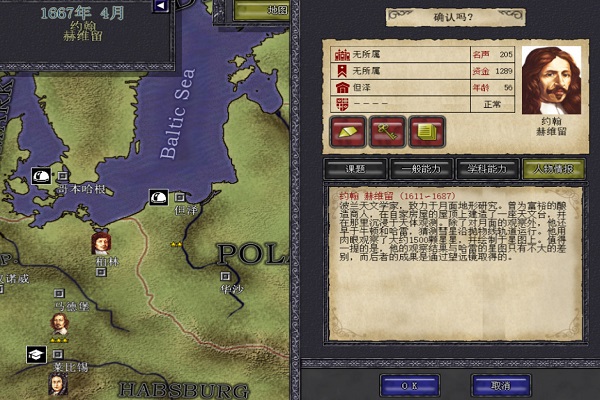This screenshot has width=600, height=400.
Task: Select the 哥本哈根 city marker on the map
Action: [x=62, y=175]
